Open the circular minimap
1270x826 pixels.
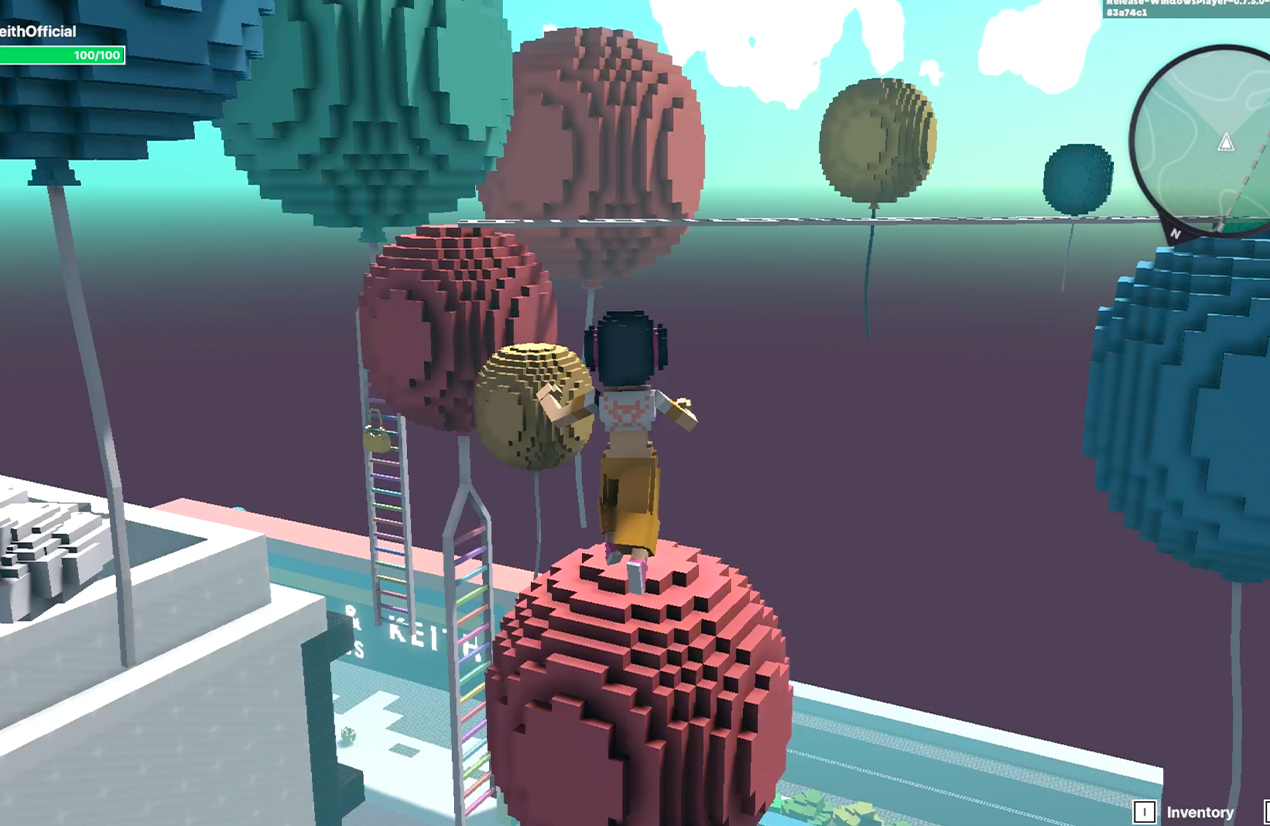pyautogui.click(x=1205, y=140)
